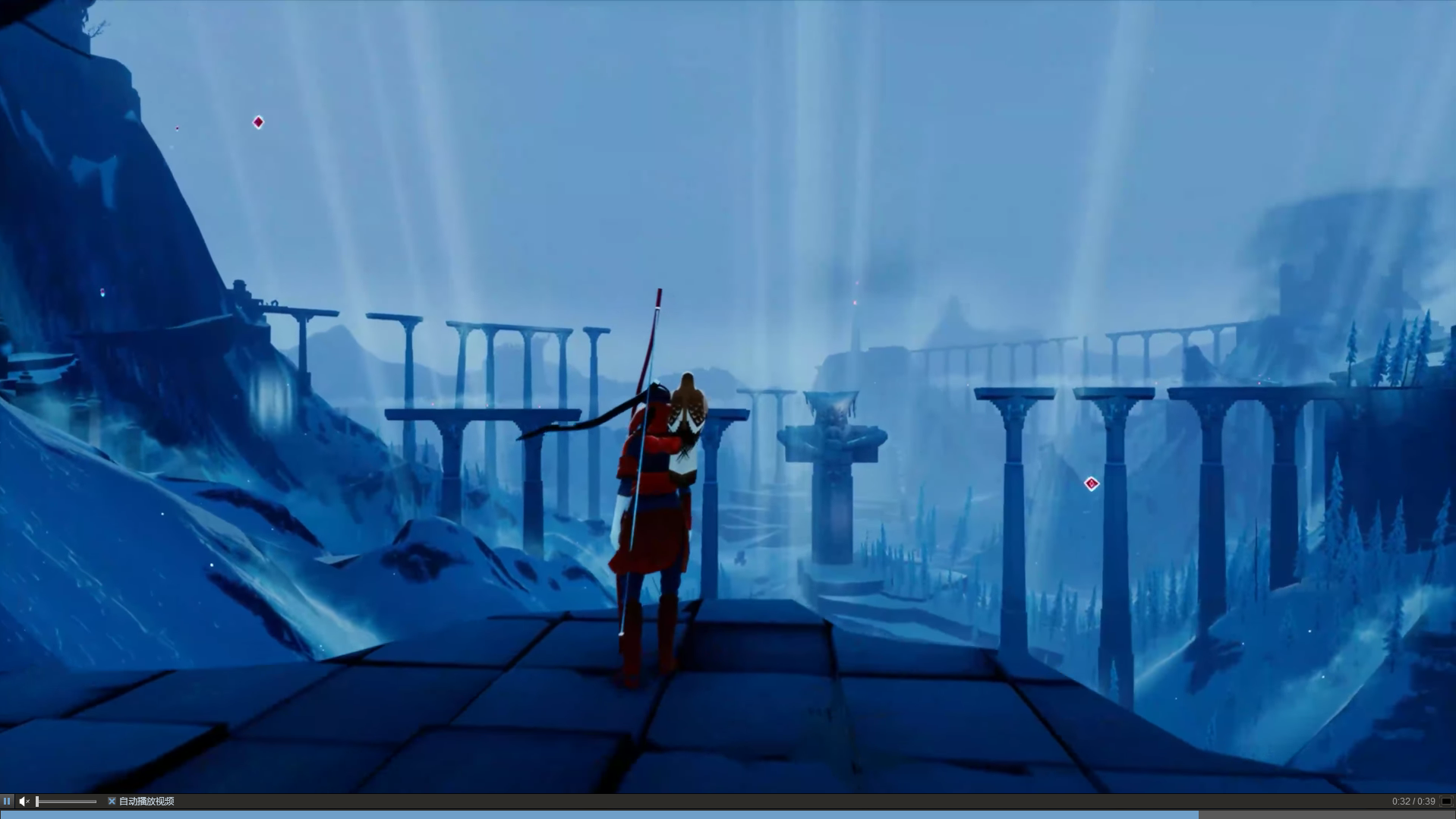1456x819 pixels.
Task: Click the small x next to the speaker
Action: click(28, 802)
